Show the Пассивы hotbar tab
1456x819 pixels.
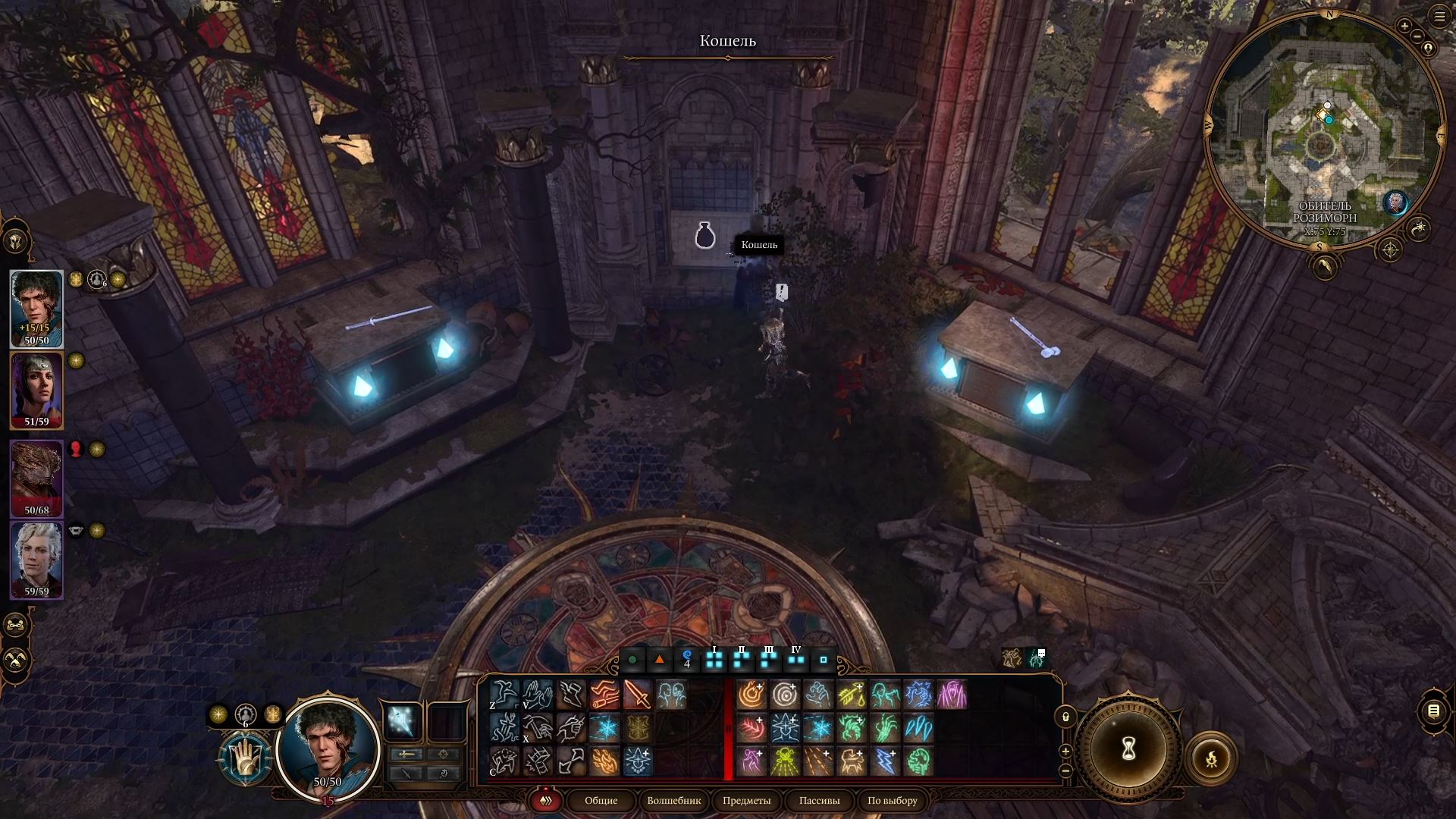pyautogui.click(x=819, y=801)
